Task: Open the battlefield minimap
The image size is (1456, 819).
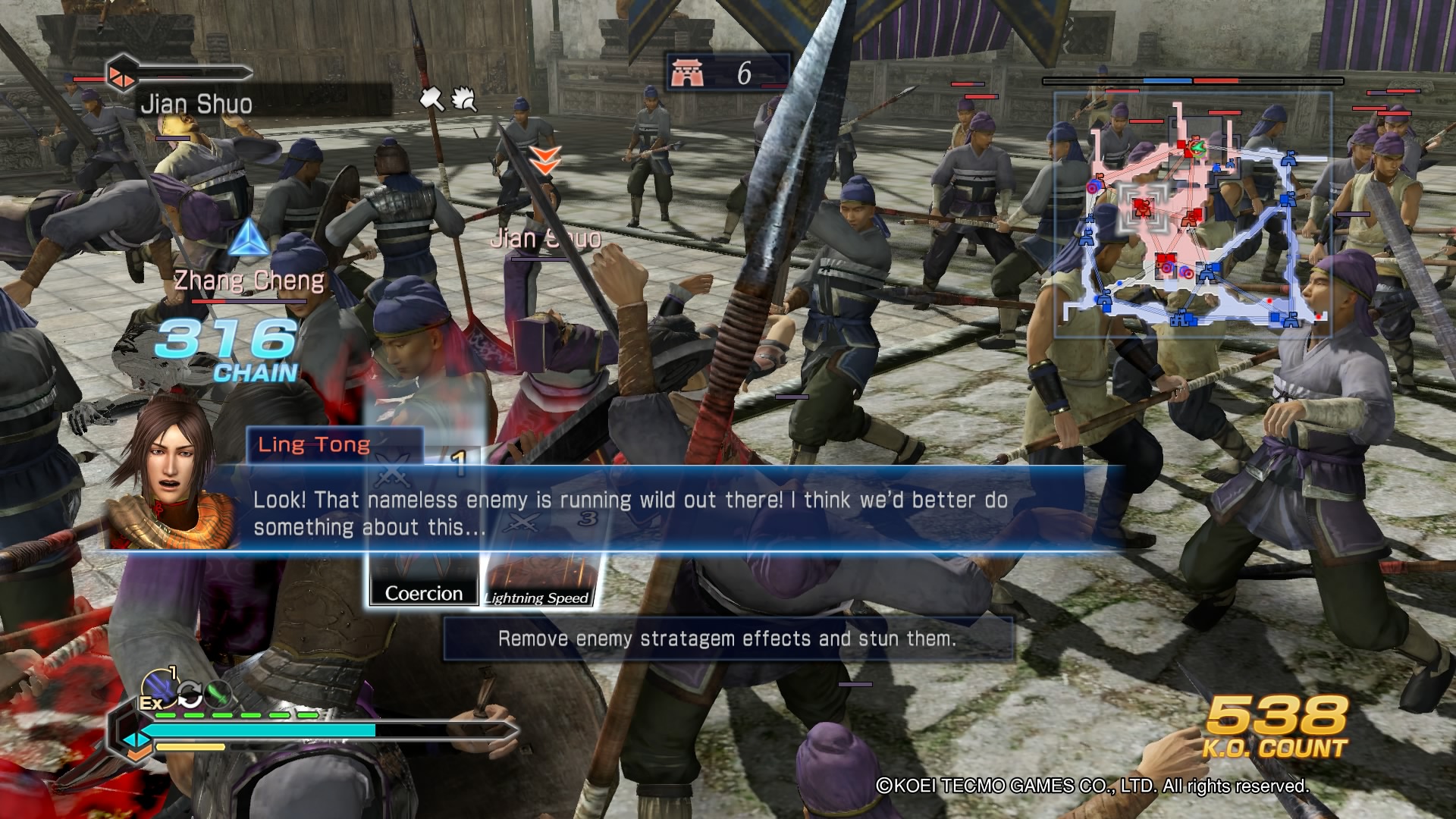Action: click(x=1192, y=215)
